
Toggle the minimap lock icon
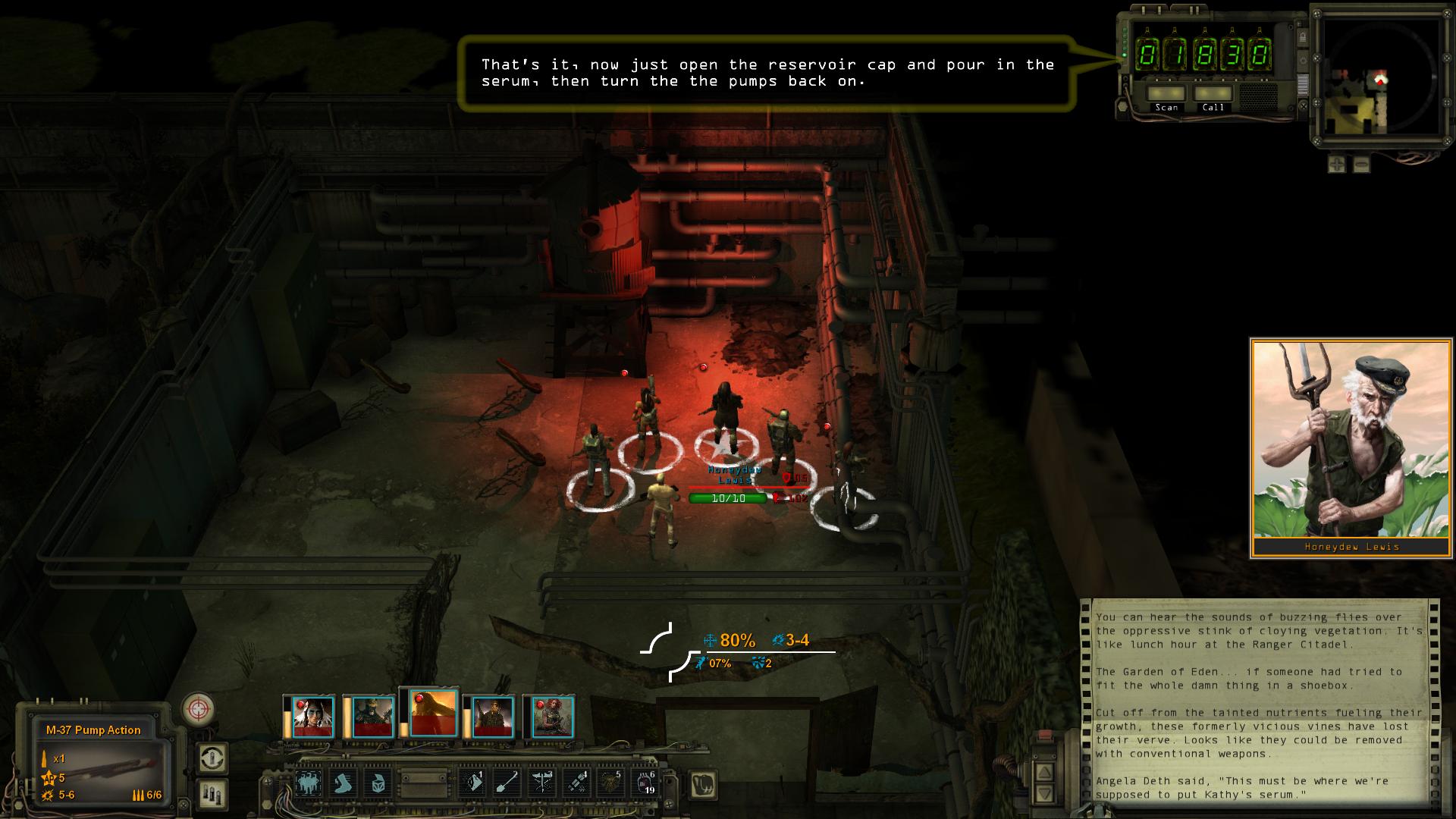1302,37
